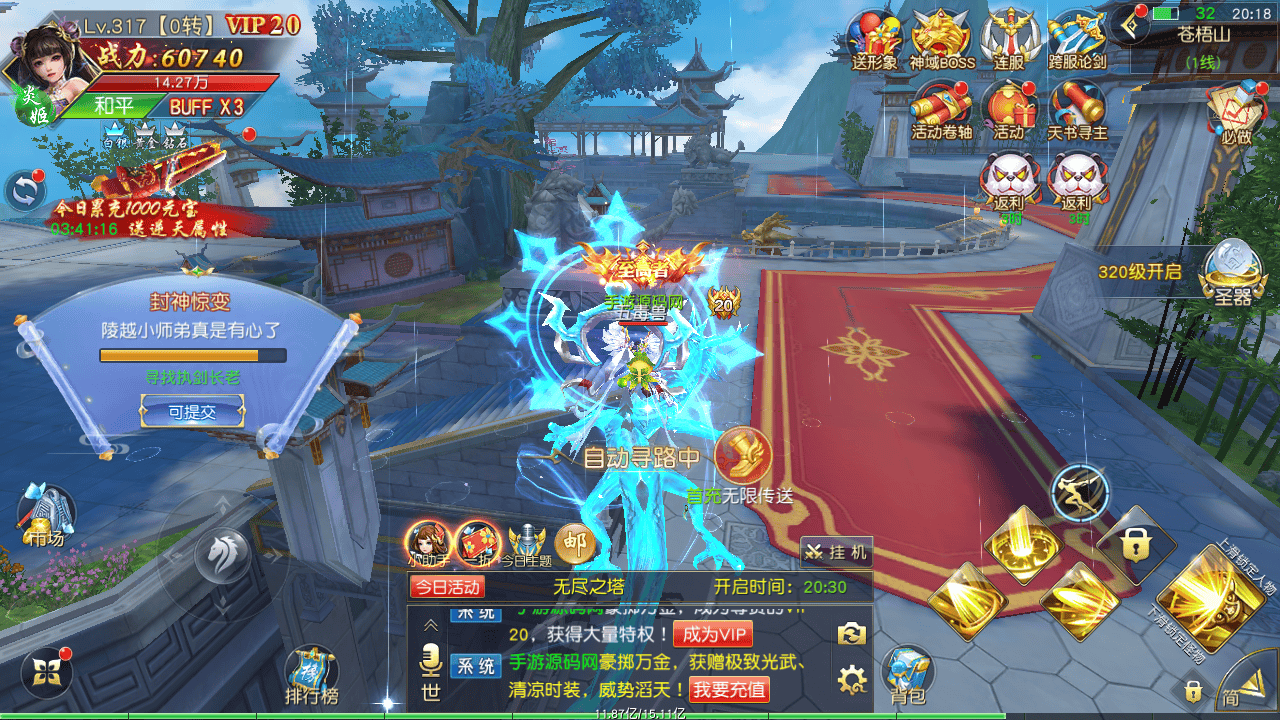Image resolution: width=1280 pixels, height=720 pixels.
Task: Open the 今日活动 events tab
Action: click(x=447, y=587)
